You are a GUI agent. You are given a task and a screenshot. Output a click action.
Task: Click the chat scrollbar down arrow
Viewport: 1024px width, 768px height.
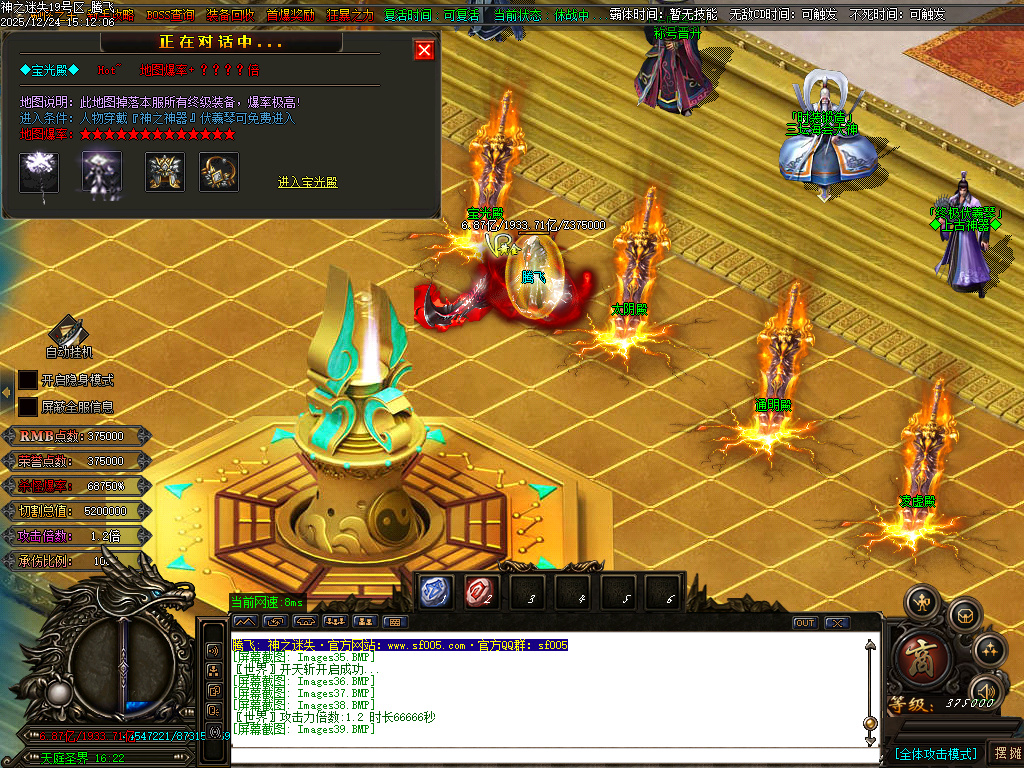click(x=870, y=738)
